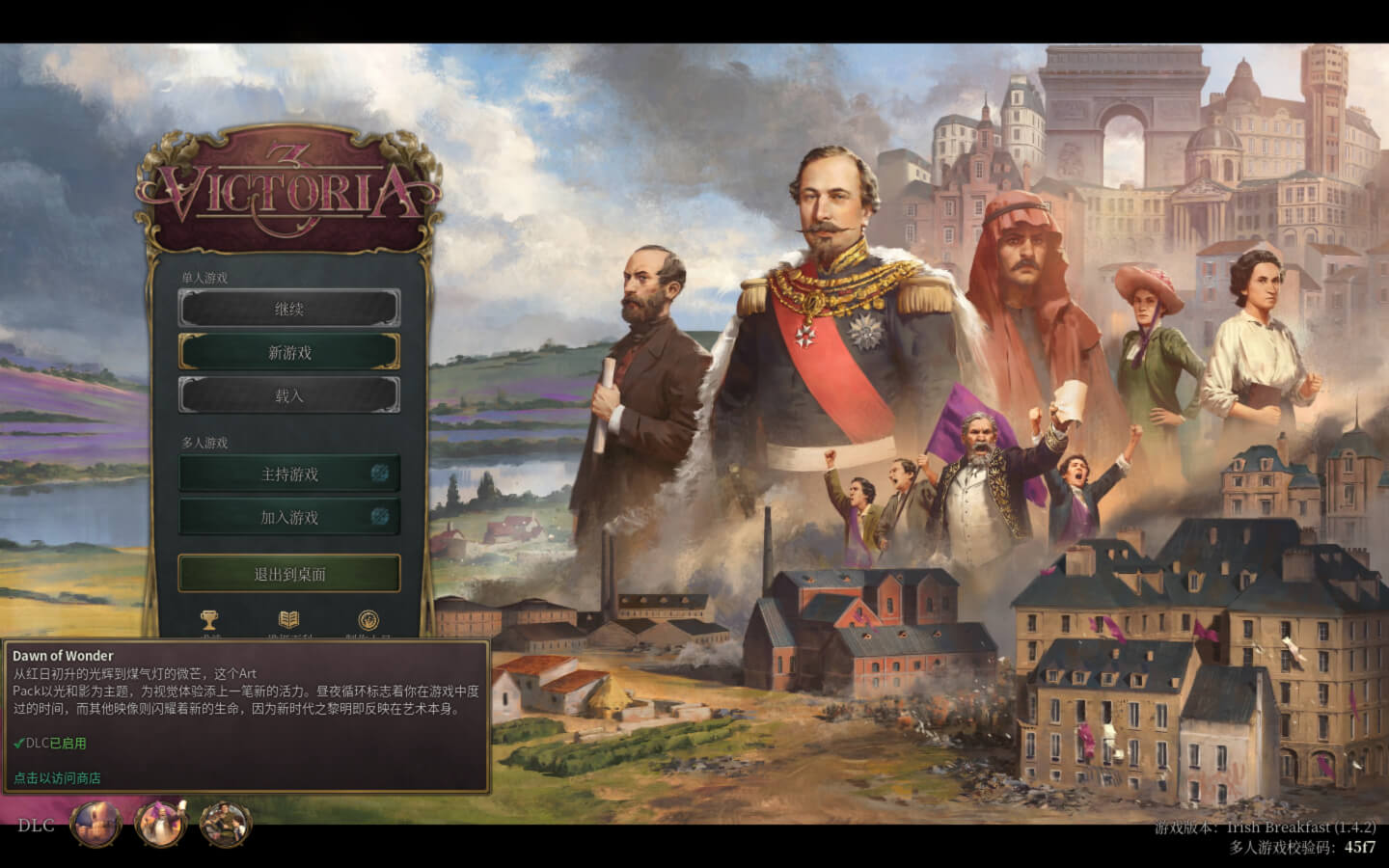The image size is (1389, 868).
Task: Host a multiplayer game (主持游戏)
Action: click(x=288, y=474)
